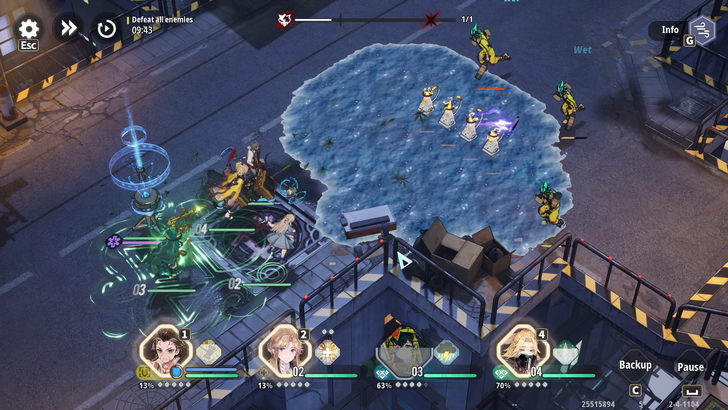Click the circular restart arrow button
The width and height of the screenshot is (728, 410).
(106, 28)
